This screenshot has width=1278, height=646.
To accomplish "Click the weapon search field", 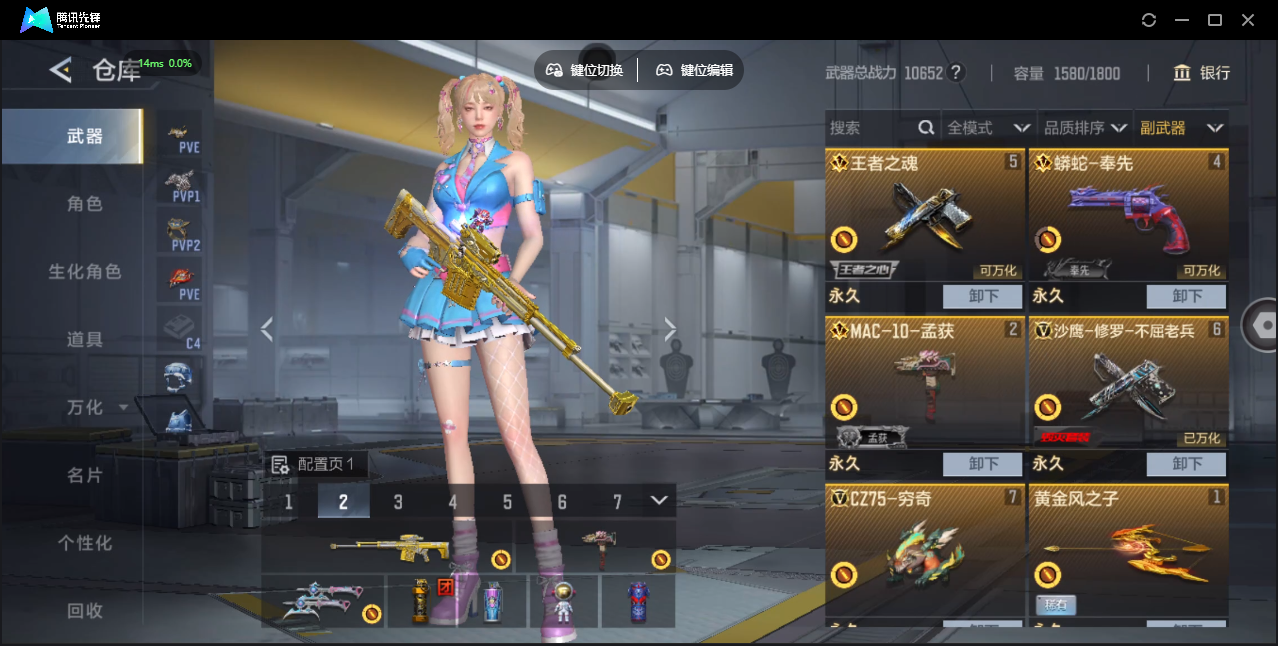I will (x=872, y=128).
